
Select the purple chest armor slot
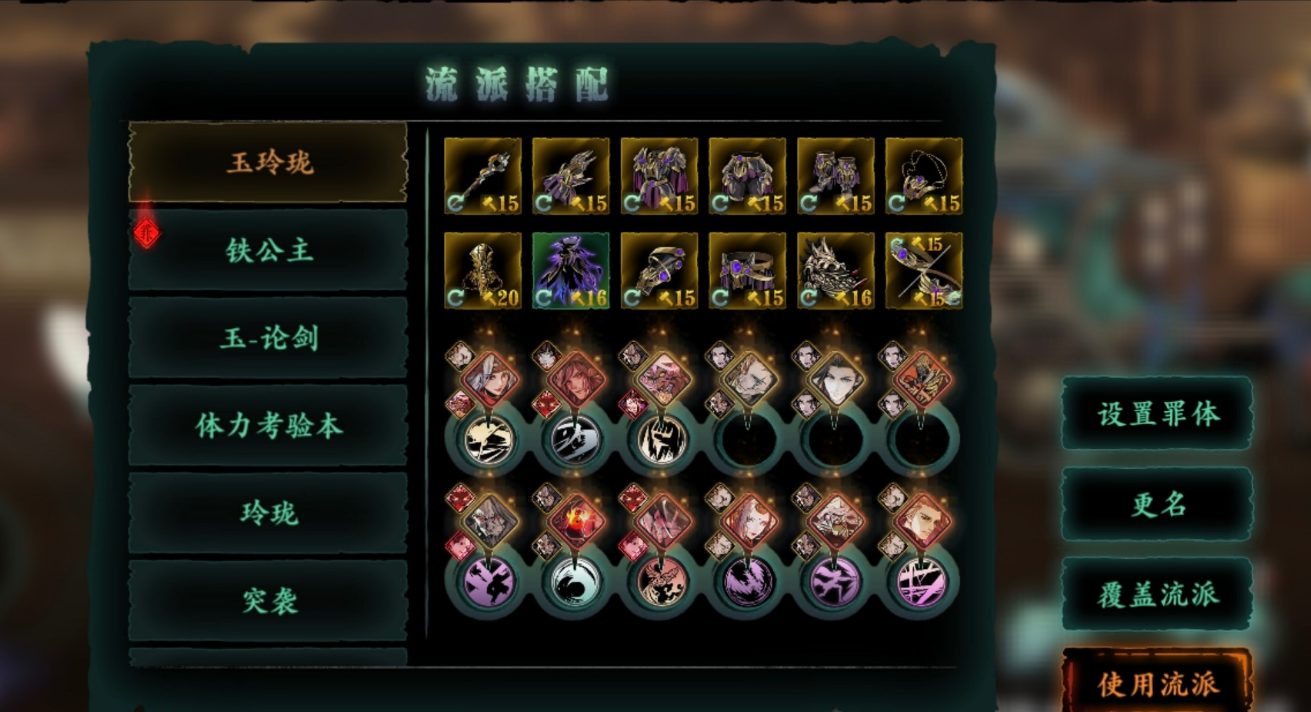pyautogui.click(x=659, y=176)
